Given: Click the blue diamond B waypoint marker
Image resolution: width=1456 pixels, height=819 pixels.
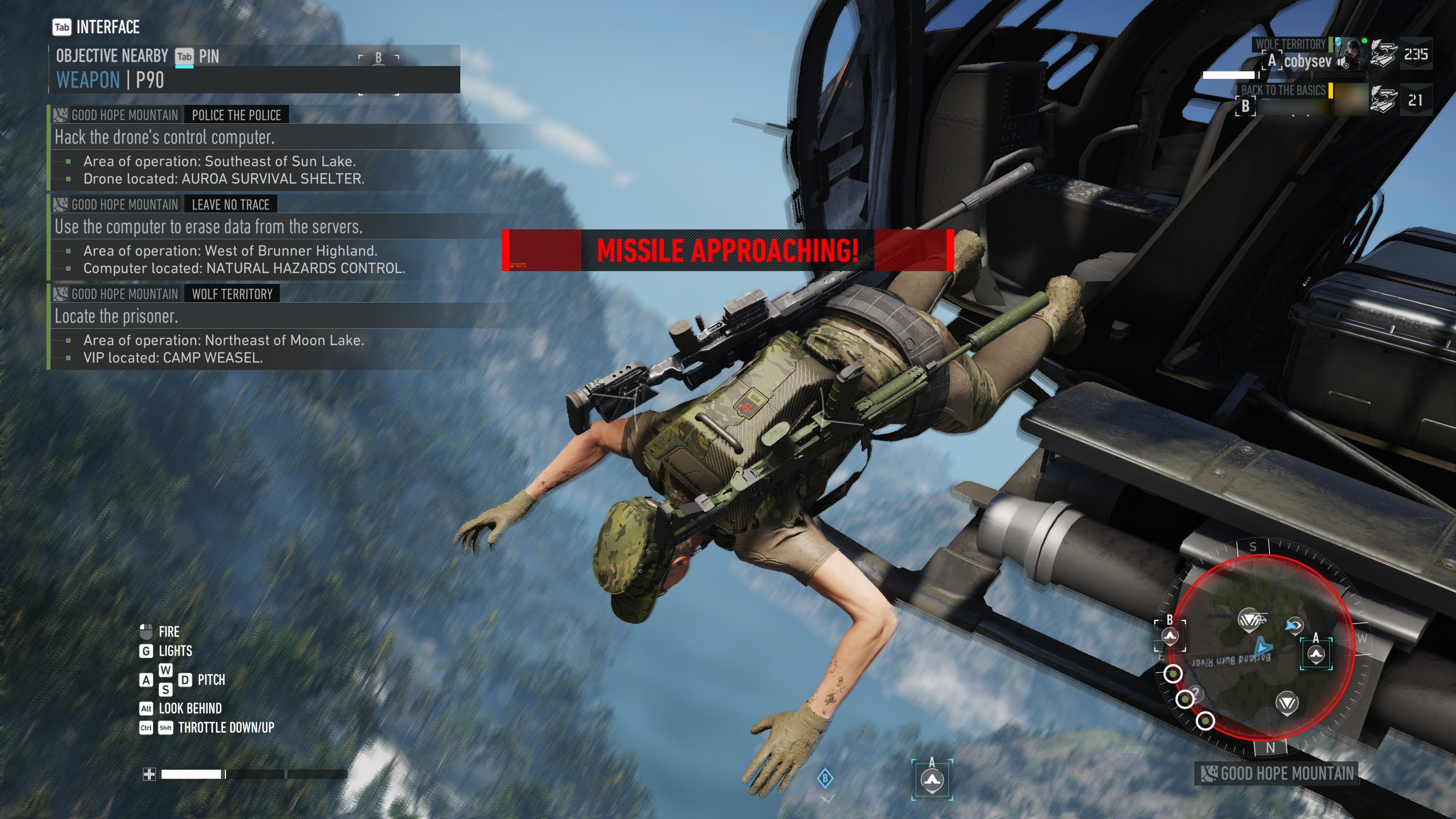Looking at the screenshot, I should pos(825,778).
